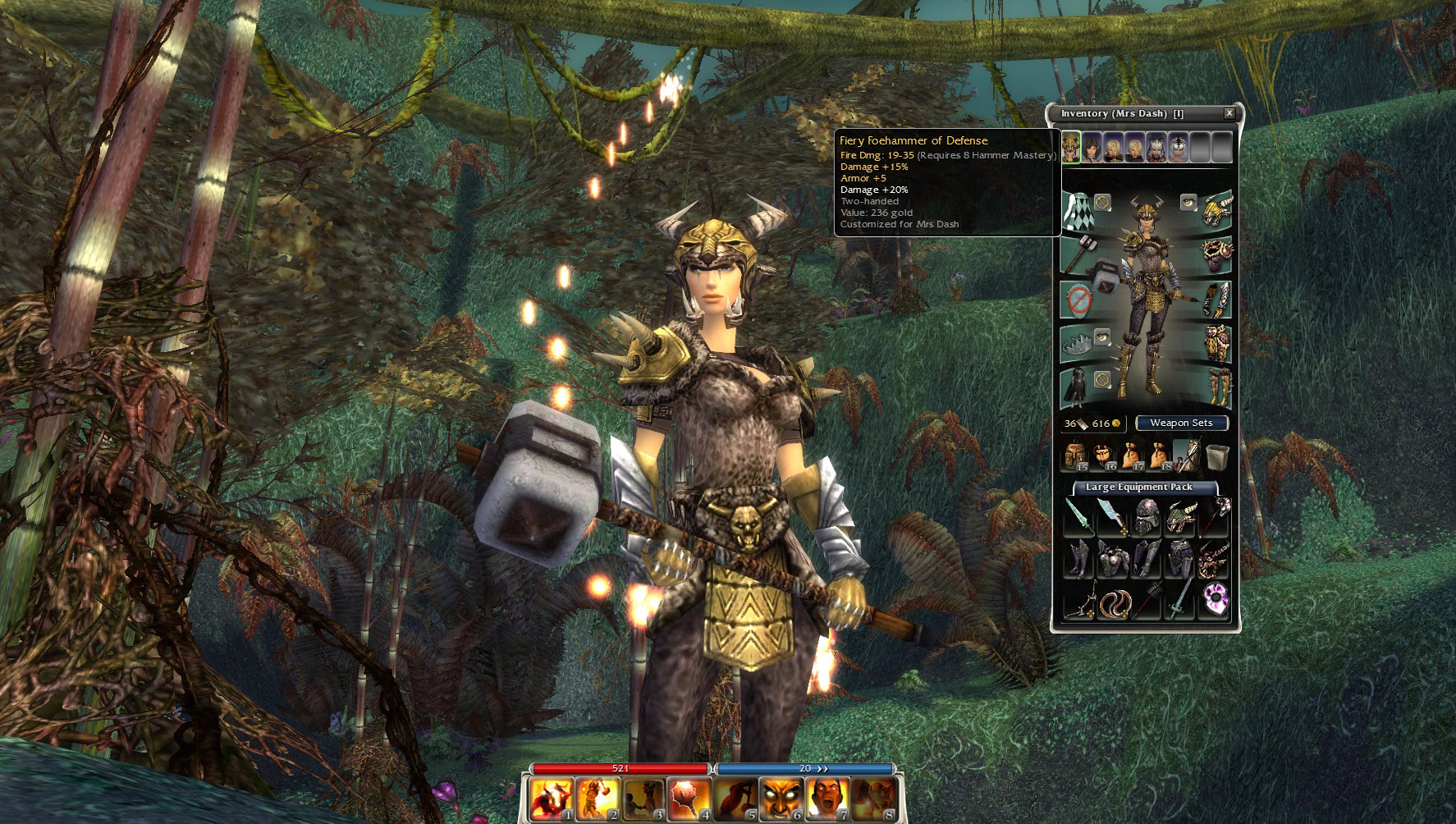Select the purple crystal item in inventory
This screenshot has height=824, width=1456.
[x=1214, y=600]
